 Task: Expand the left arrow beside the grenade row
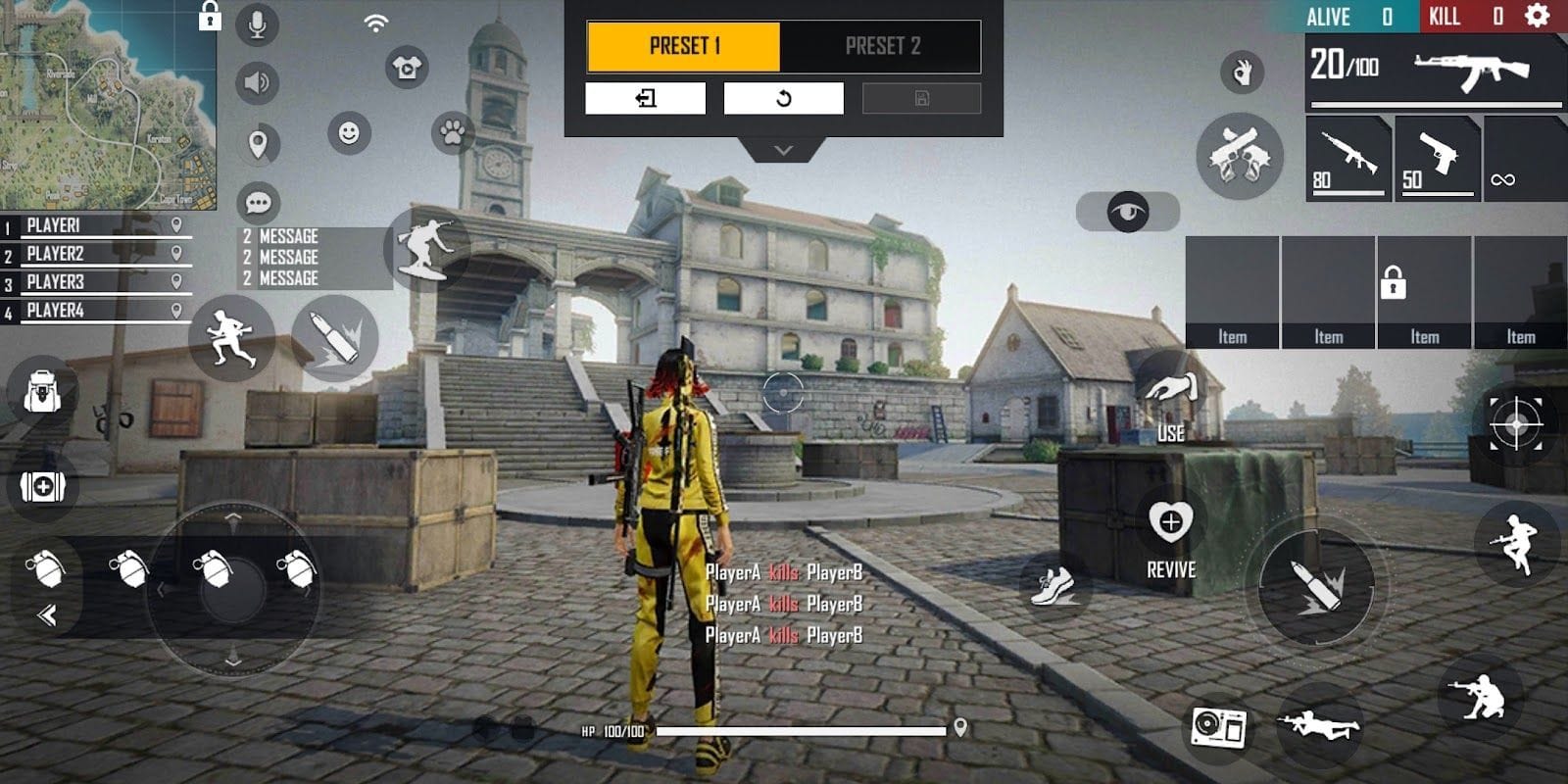pos(44,617)
